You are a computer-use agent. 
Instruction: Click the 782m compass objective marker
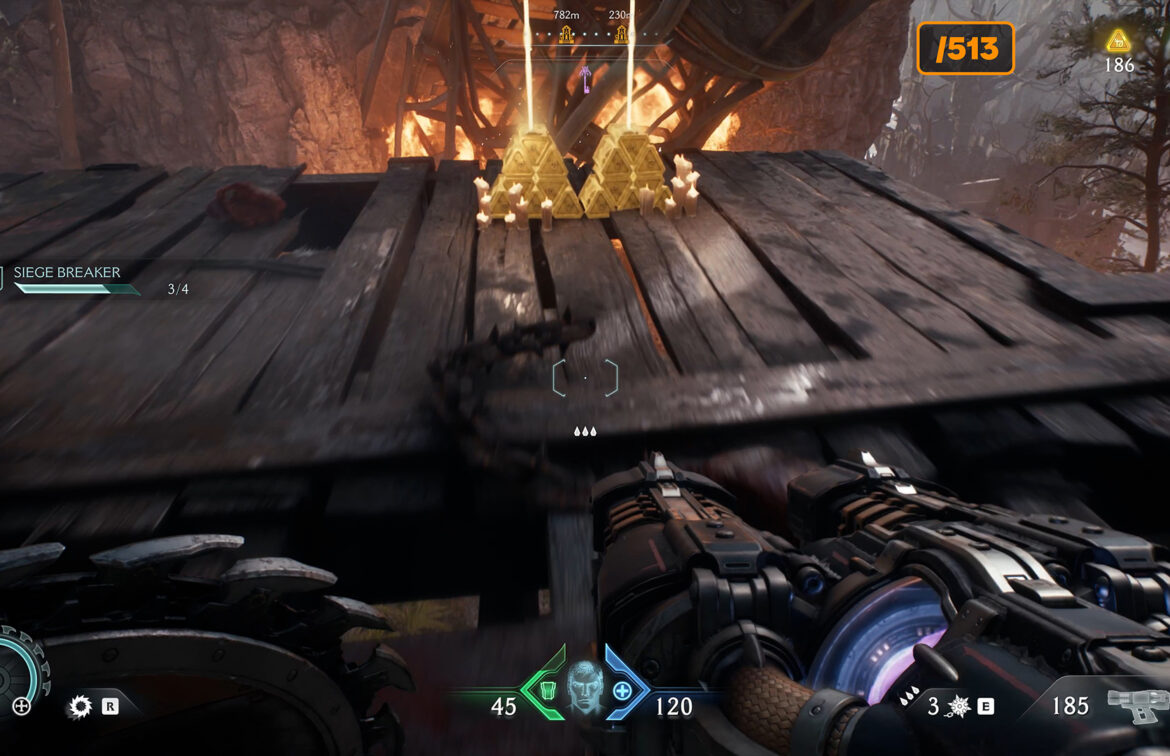[x=566, y=34]
